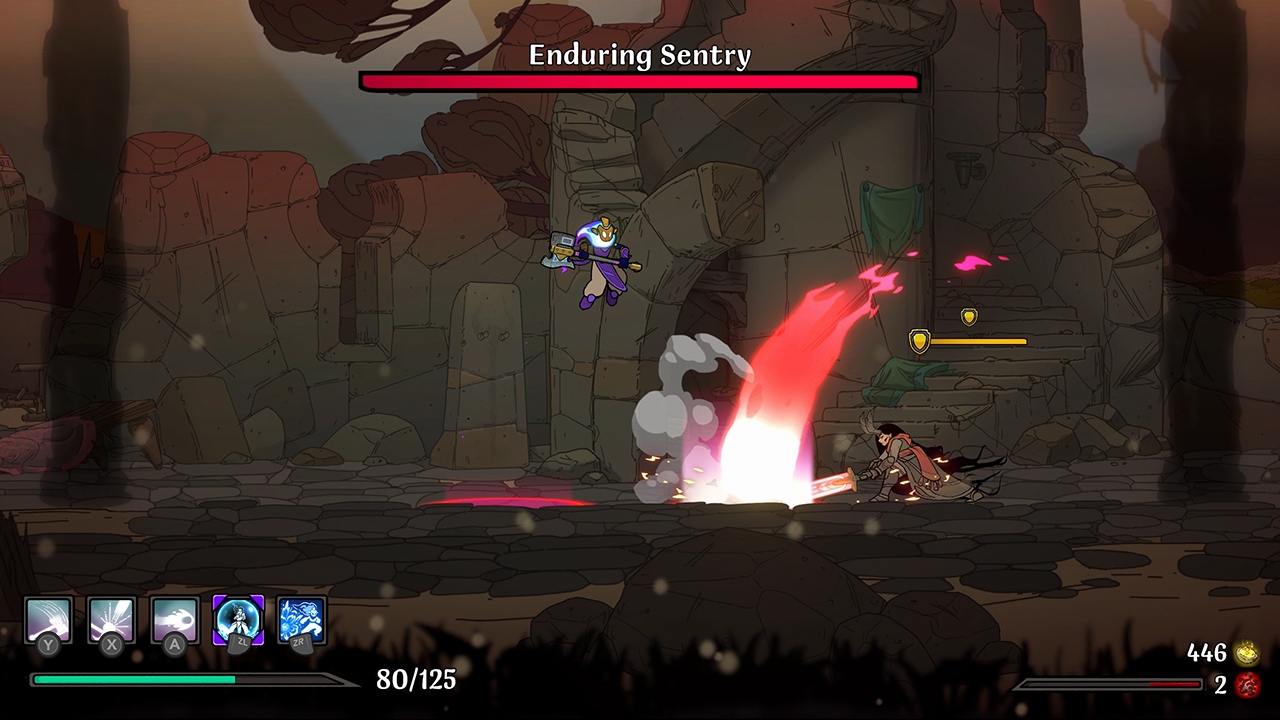Toggle the ZL button prompt badge
Viewport: 1280px width, 720px height.
(237, 645)
